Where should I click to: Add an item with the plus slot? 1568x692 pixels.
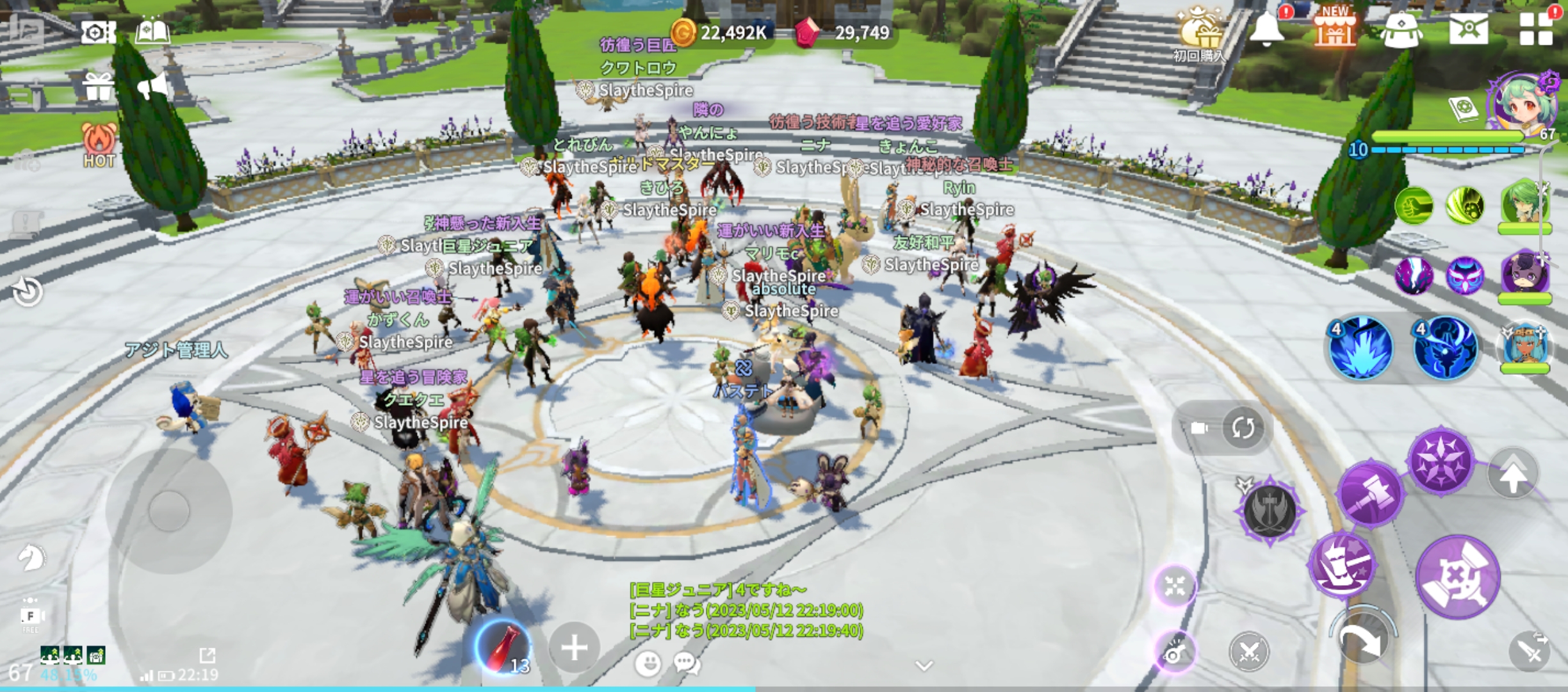[x=574, y=648]
